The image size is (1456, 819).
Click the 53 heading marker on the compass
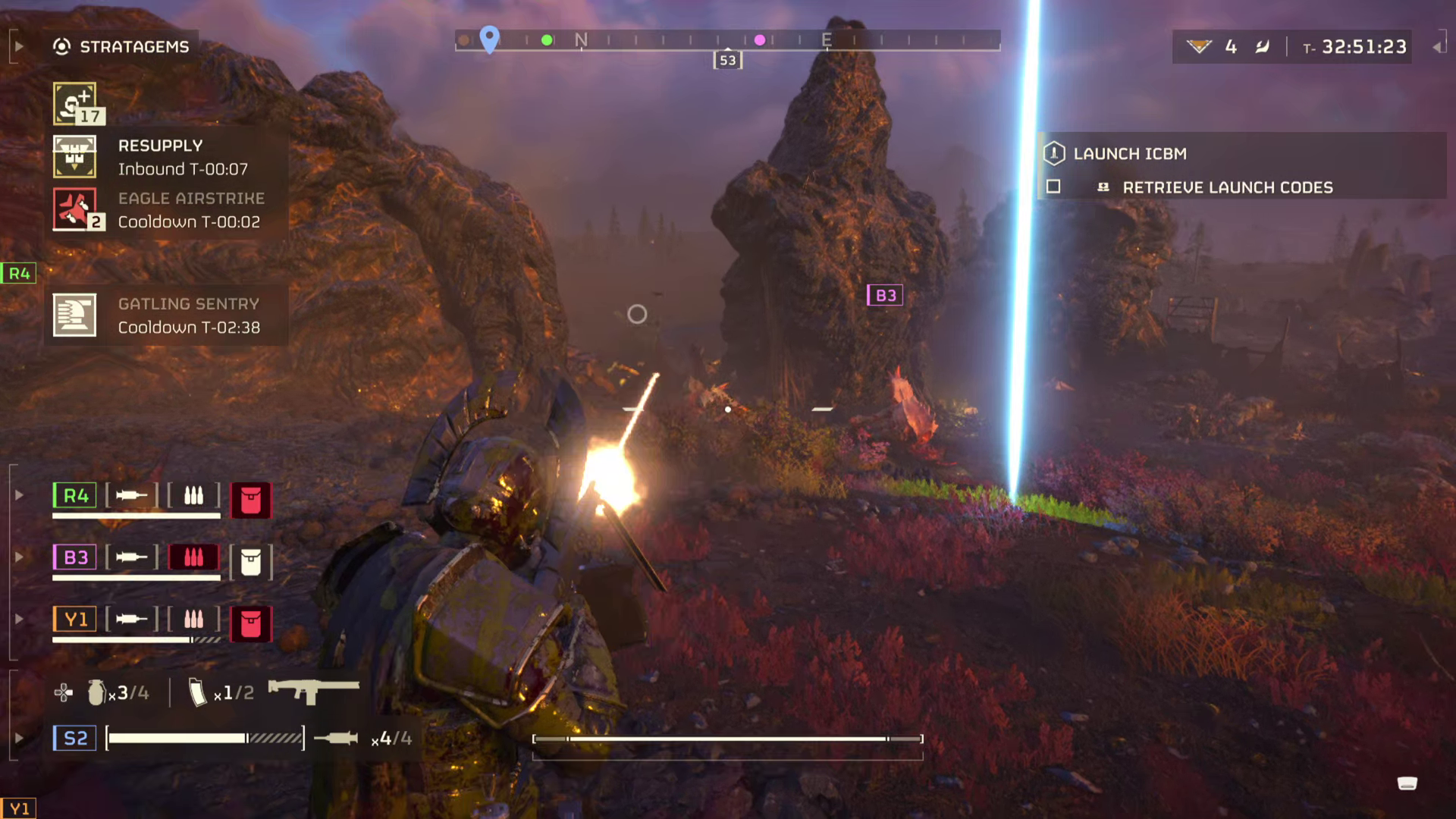click(x=727, y=60)
